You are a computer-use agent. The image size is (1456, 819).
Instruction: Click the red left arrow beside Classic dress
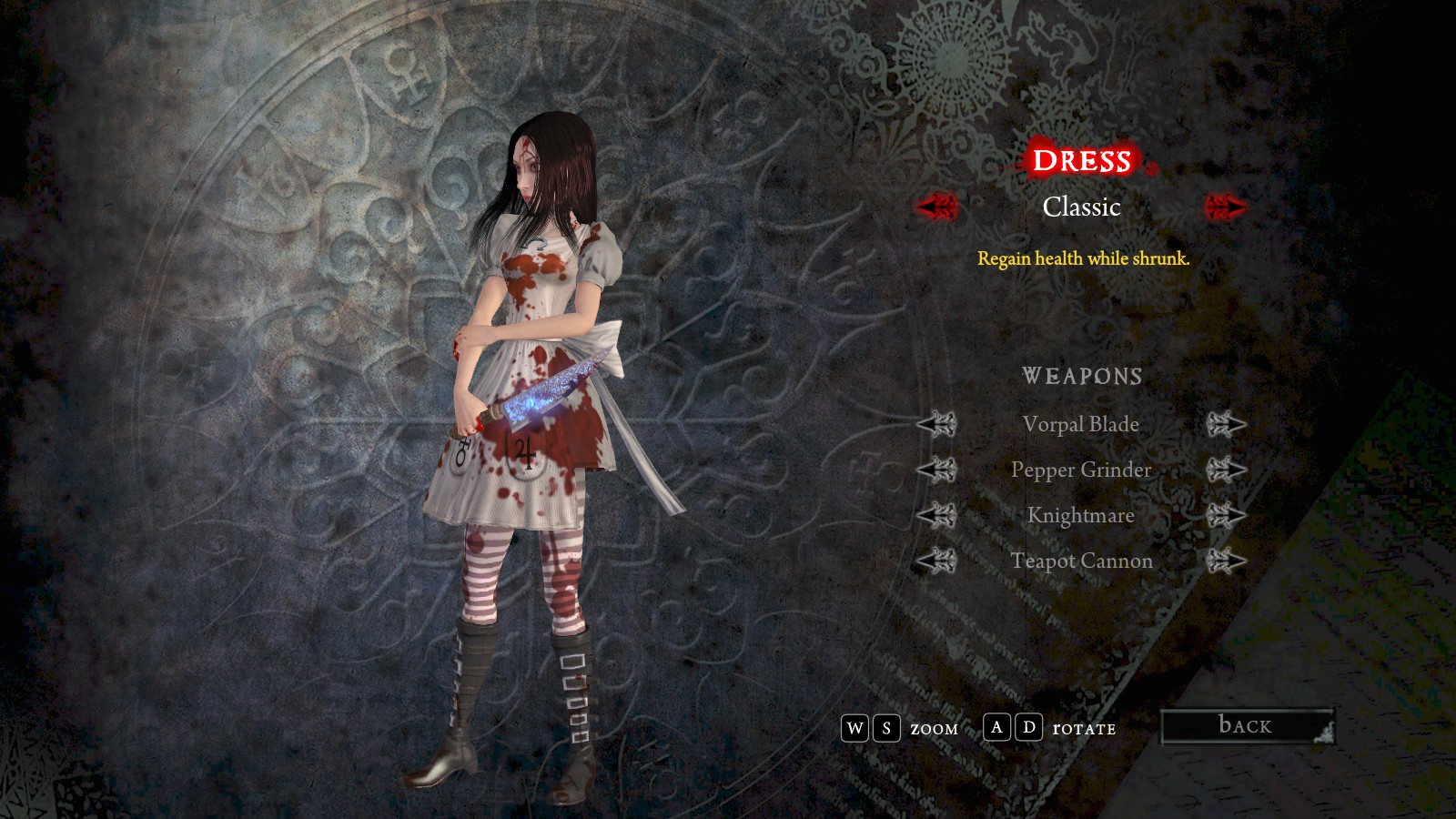pos(936,207)
